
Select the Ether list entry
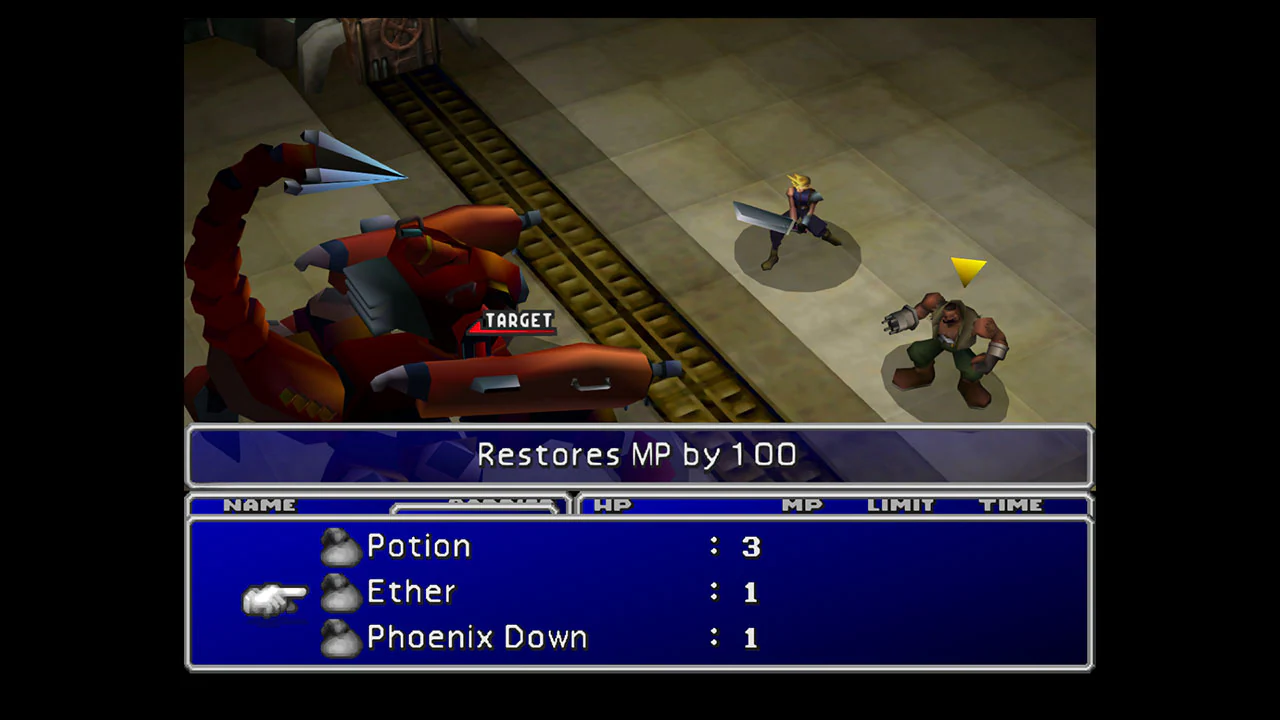pyautogui.click(x=410, y=591)
